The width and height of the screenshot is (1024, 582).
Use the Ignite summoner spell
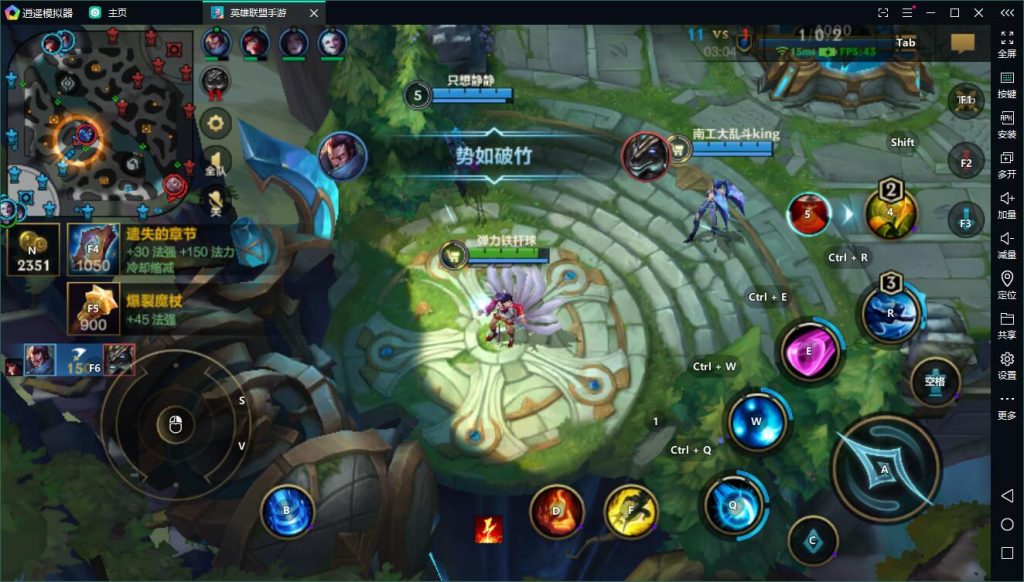point(557,511)
